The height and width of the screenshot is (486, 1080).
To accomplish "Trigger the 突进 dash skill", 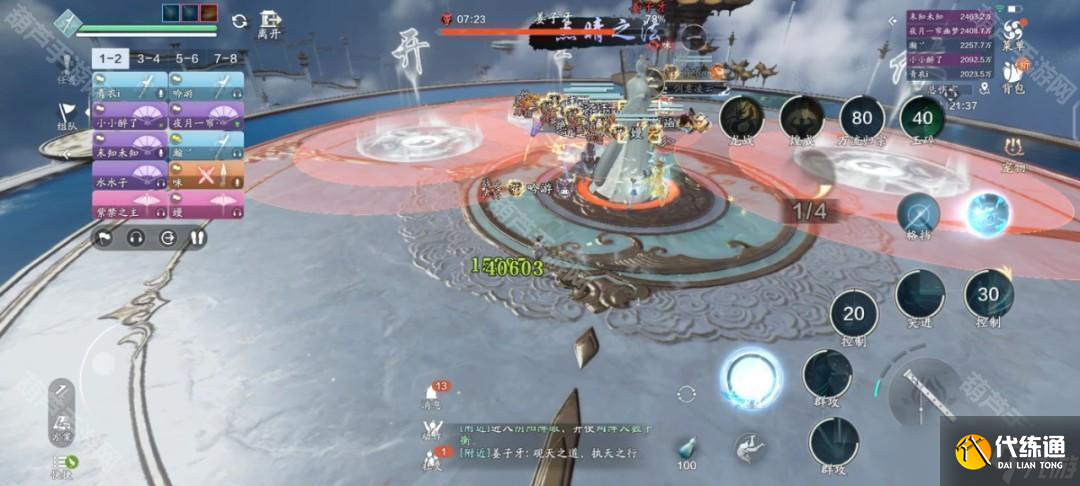I will click(x=919, y=296).
